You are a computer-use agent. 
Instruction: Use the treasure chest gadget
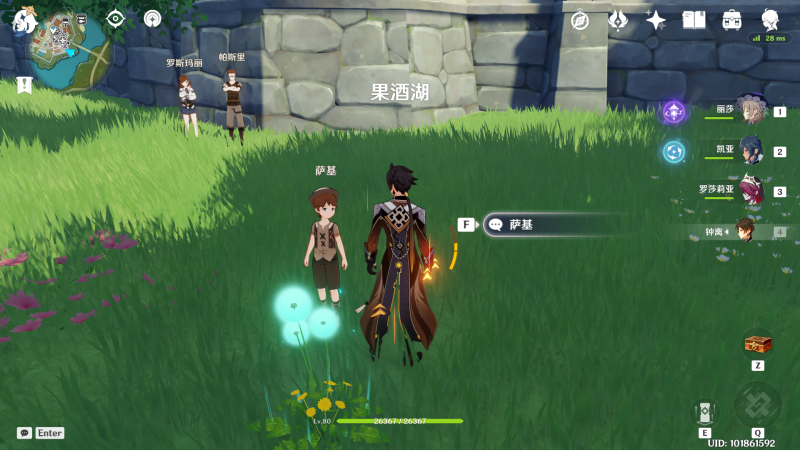coord(758,344)
